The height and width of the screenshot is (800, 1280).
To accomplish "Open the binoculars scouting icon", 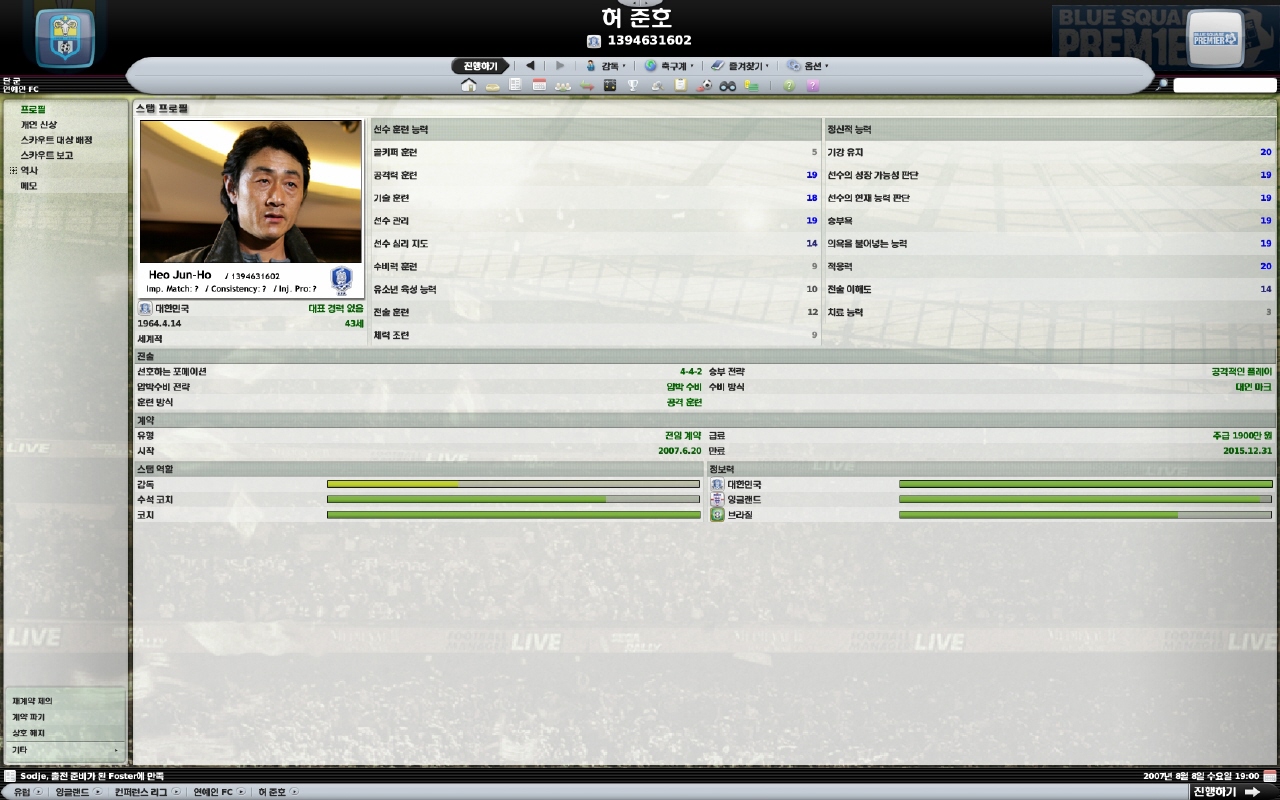I will click(x=728, y=86).
